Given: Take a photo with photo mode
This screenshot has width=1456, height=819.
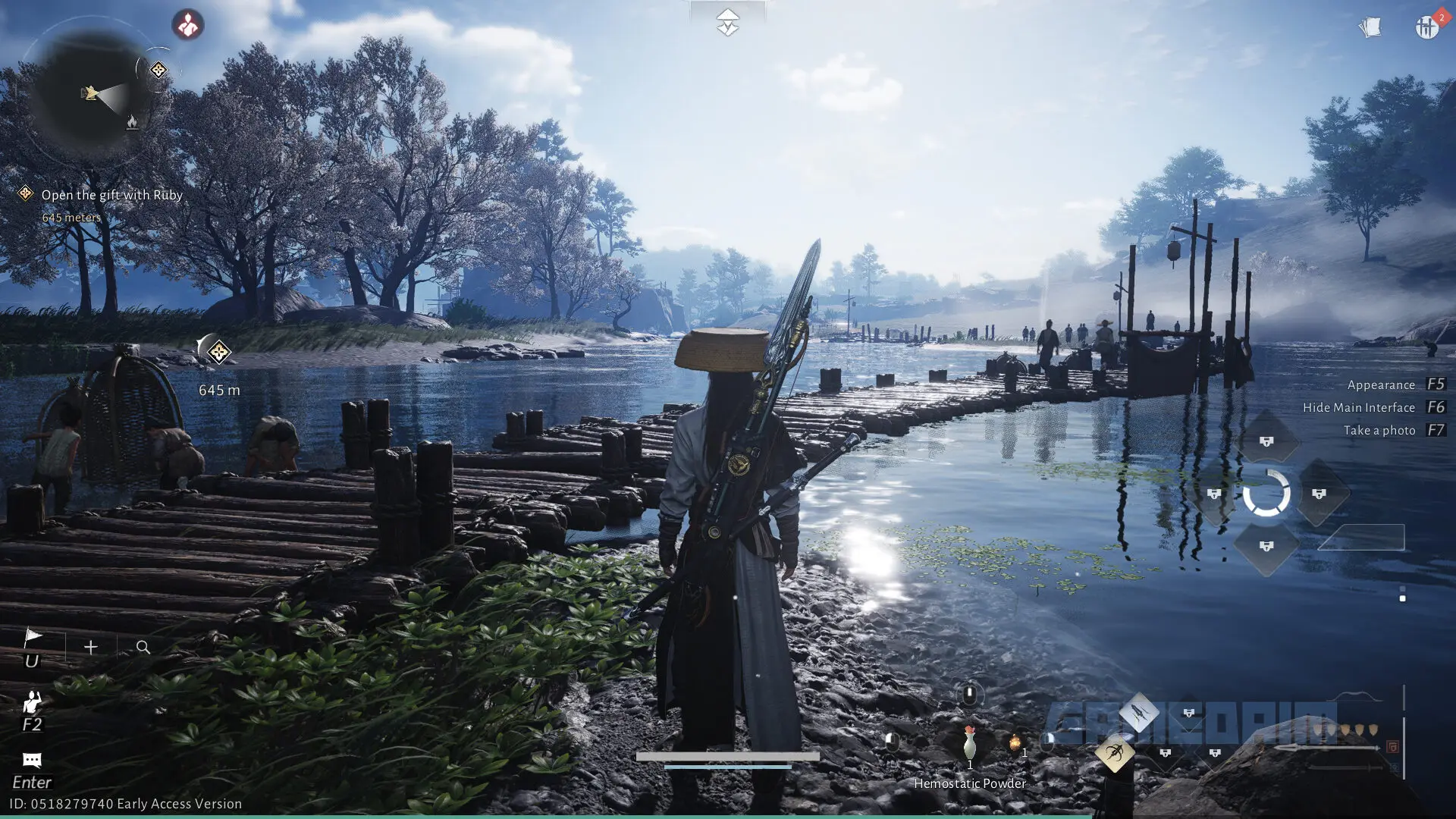Looking at the screenshot, I should click(x=1380, y=430).
